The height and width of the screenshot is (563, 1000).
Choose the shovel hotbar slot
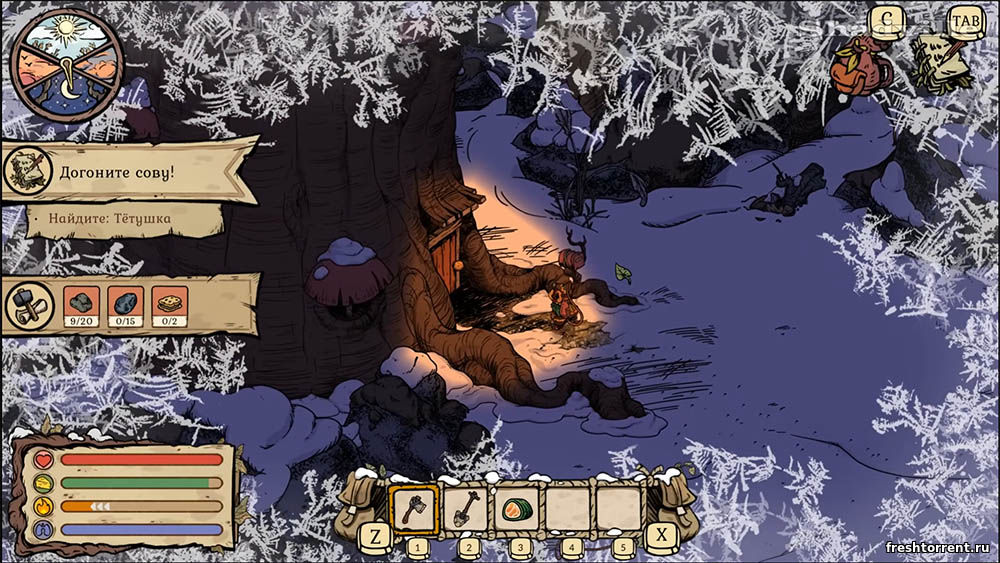(x=465, y=510)
